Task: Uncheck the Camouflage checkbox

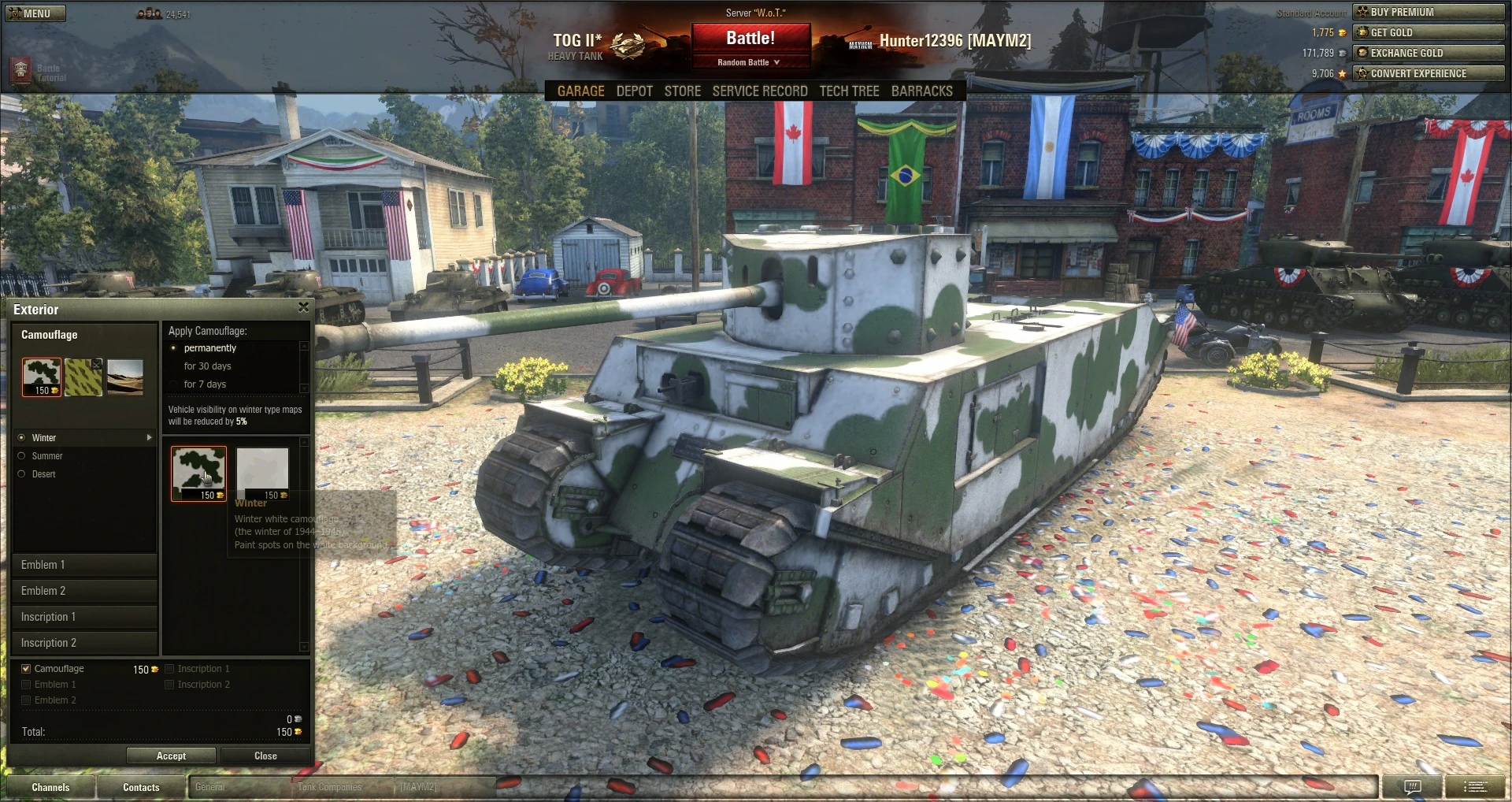Action: (25, 668)
